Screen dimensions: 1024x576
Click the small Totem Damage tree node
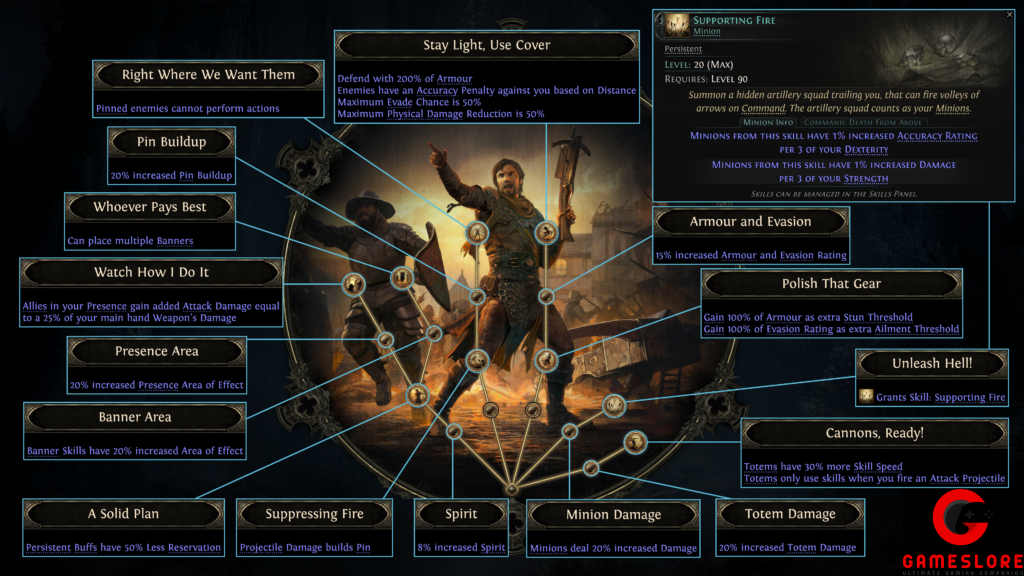[x=590, y=467]
